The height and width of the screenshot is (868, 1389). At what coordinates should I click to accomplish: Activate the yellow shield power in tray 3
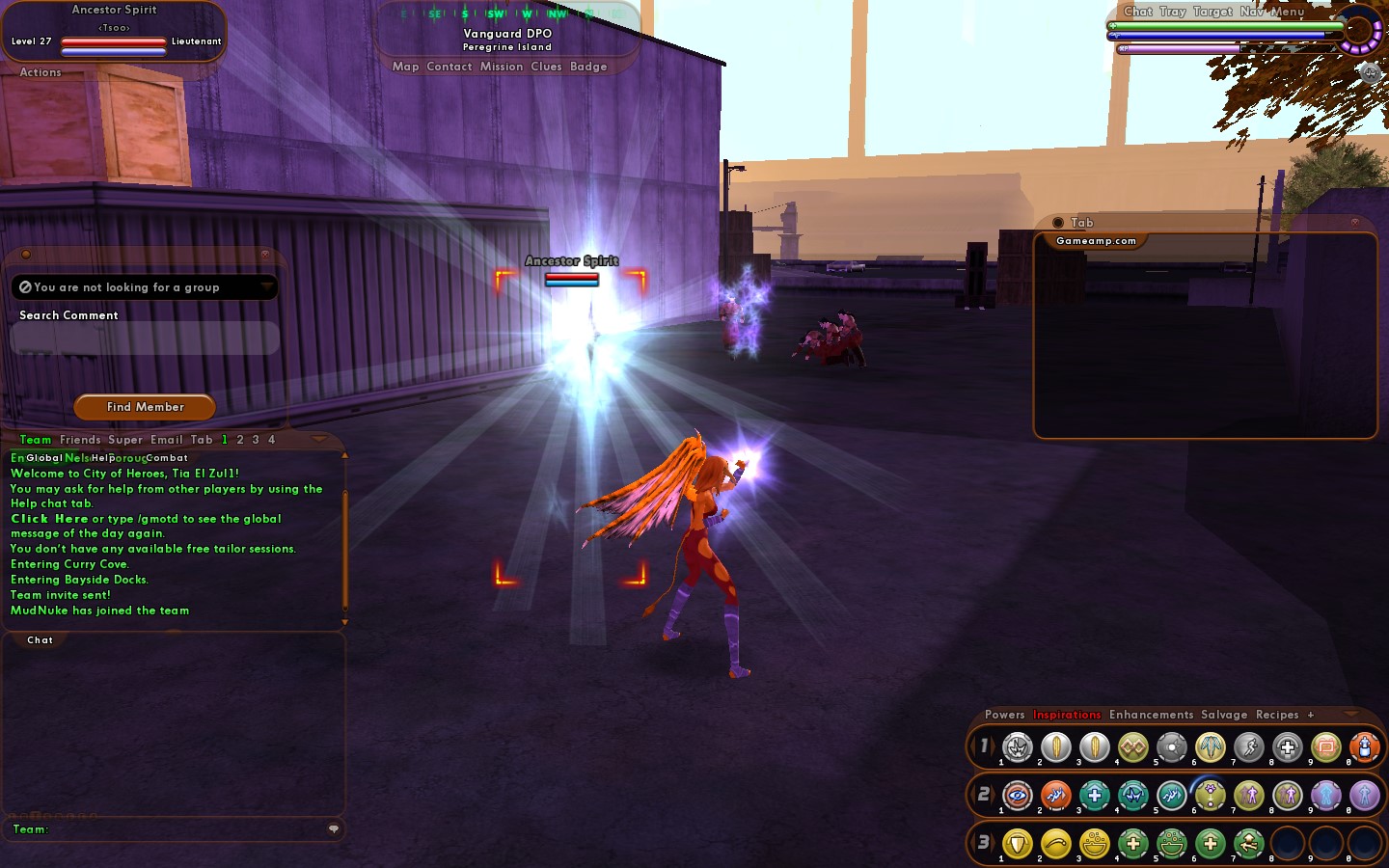pos(1017,844)
